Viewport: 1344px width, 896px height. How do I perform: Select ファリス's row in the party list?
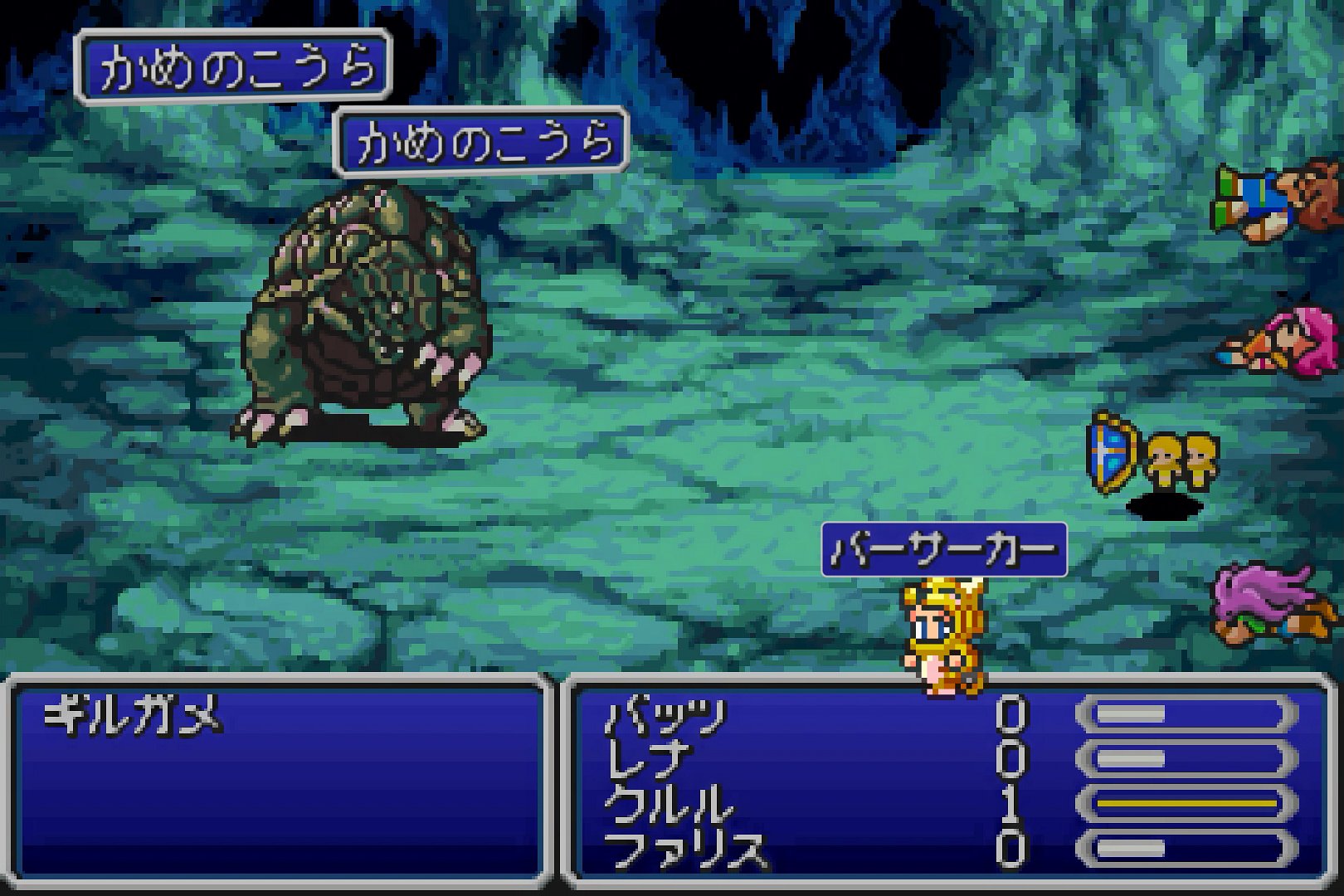coord(685,849)
